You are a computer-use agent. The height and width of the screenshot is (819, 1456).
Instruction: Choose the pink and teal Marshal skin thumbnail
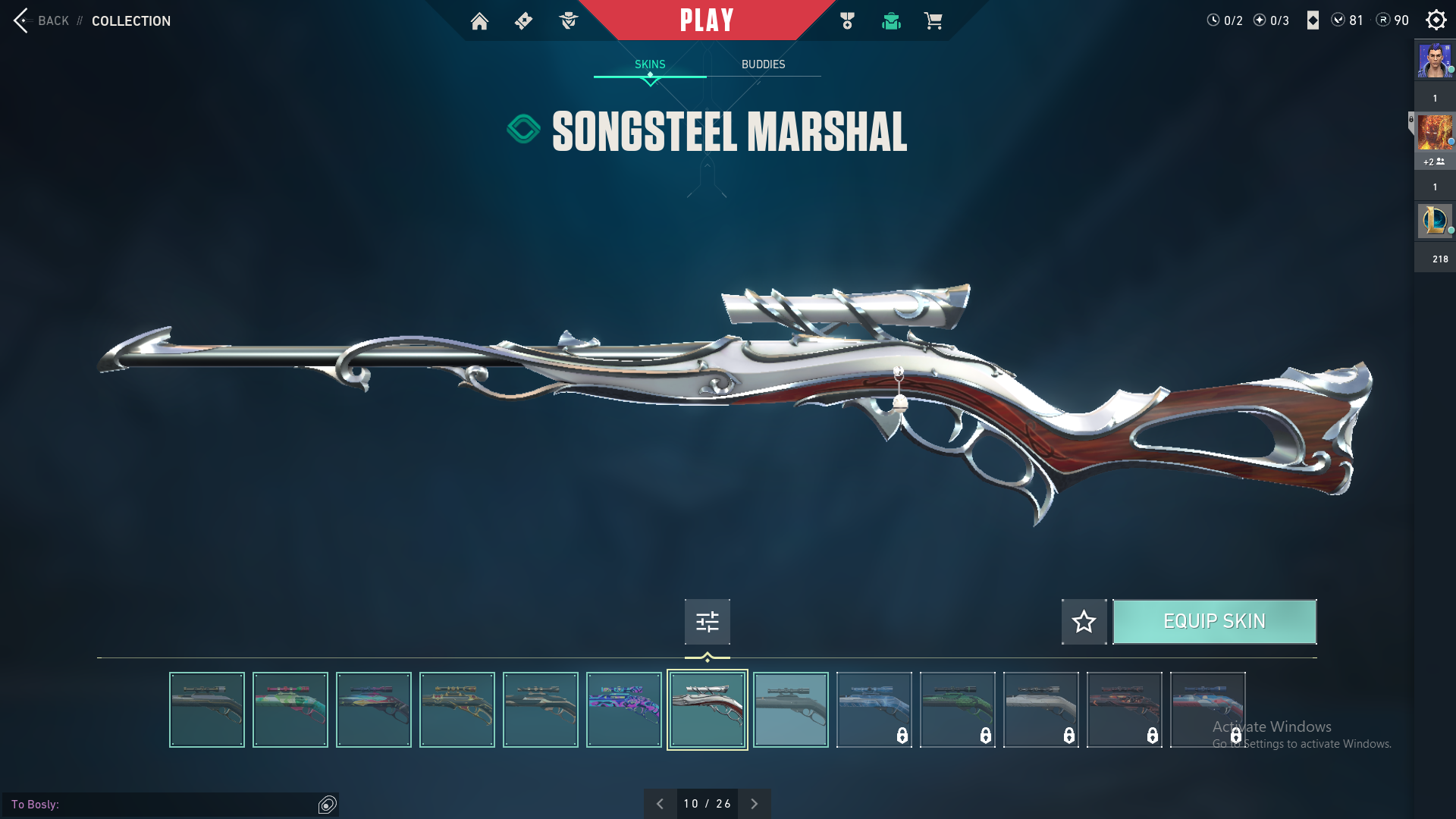coord(290,710)
